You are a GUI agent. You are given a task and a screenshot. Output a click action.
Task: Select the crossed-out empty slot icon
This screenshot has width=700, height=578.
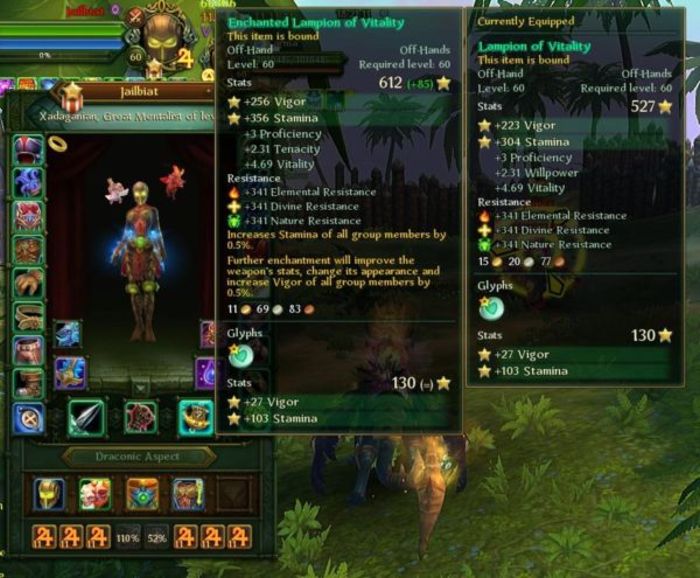click(x=28, y=417)
